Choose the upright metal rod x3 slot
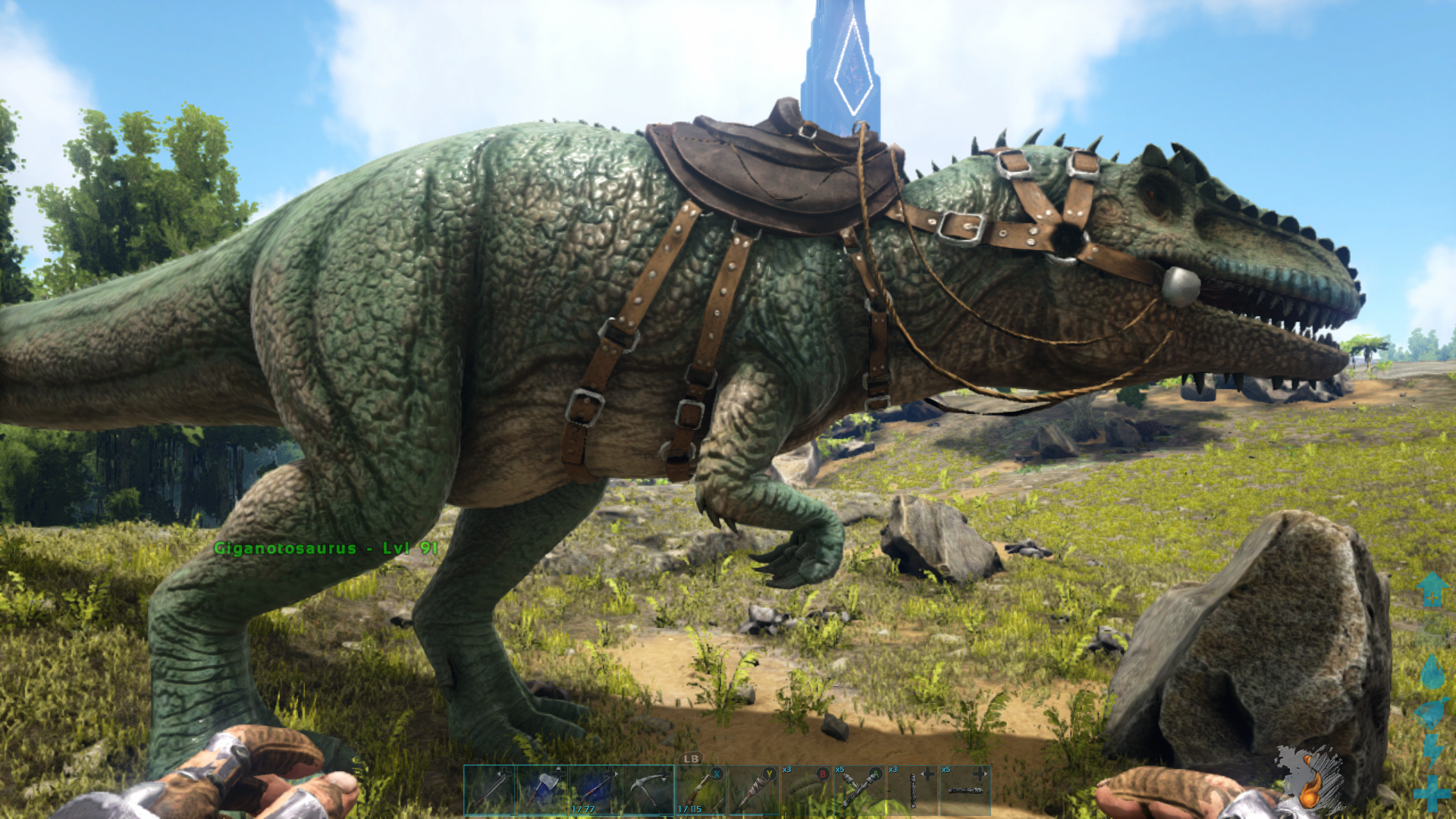Image resolution: width=1456 pixels, height=819 pixels. (912, 789)
